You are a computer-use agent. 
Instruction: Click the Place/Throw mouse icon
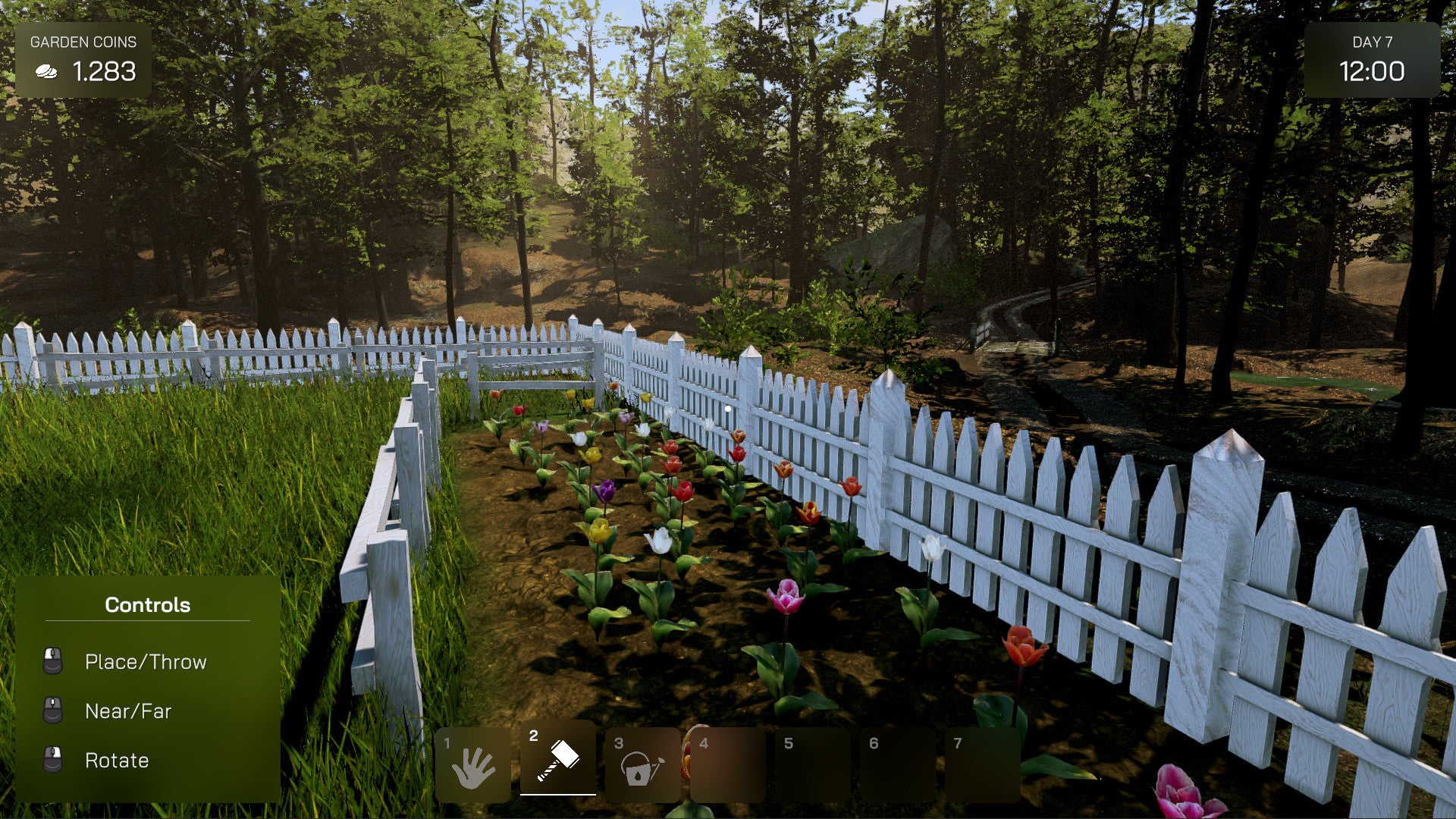click(51, 661)
